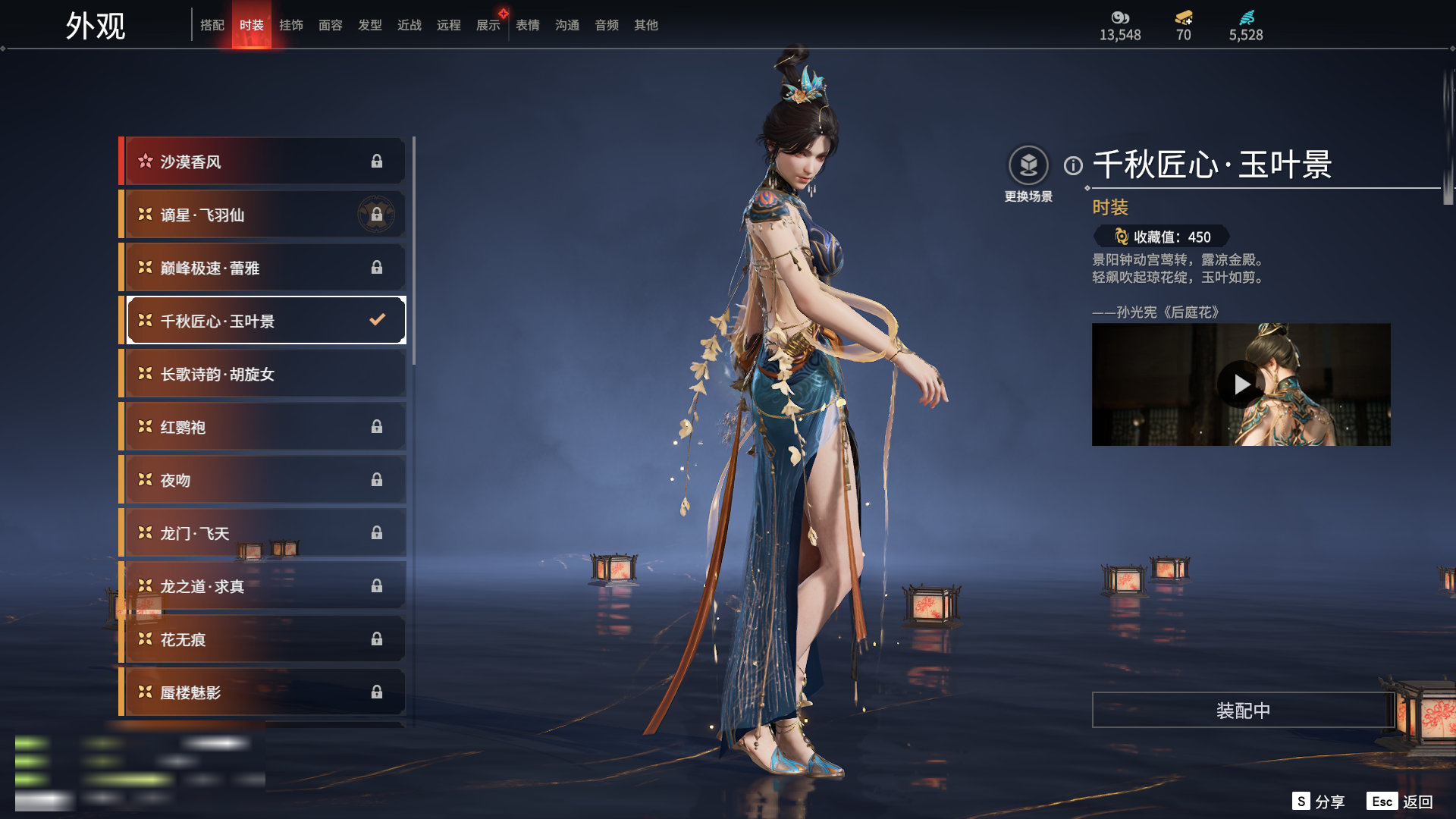Switch to the 搭配 tab
This screenshot has height=819, width=1456.
(212, 25)
